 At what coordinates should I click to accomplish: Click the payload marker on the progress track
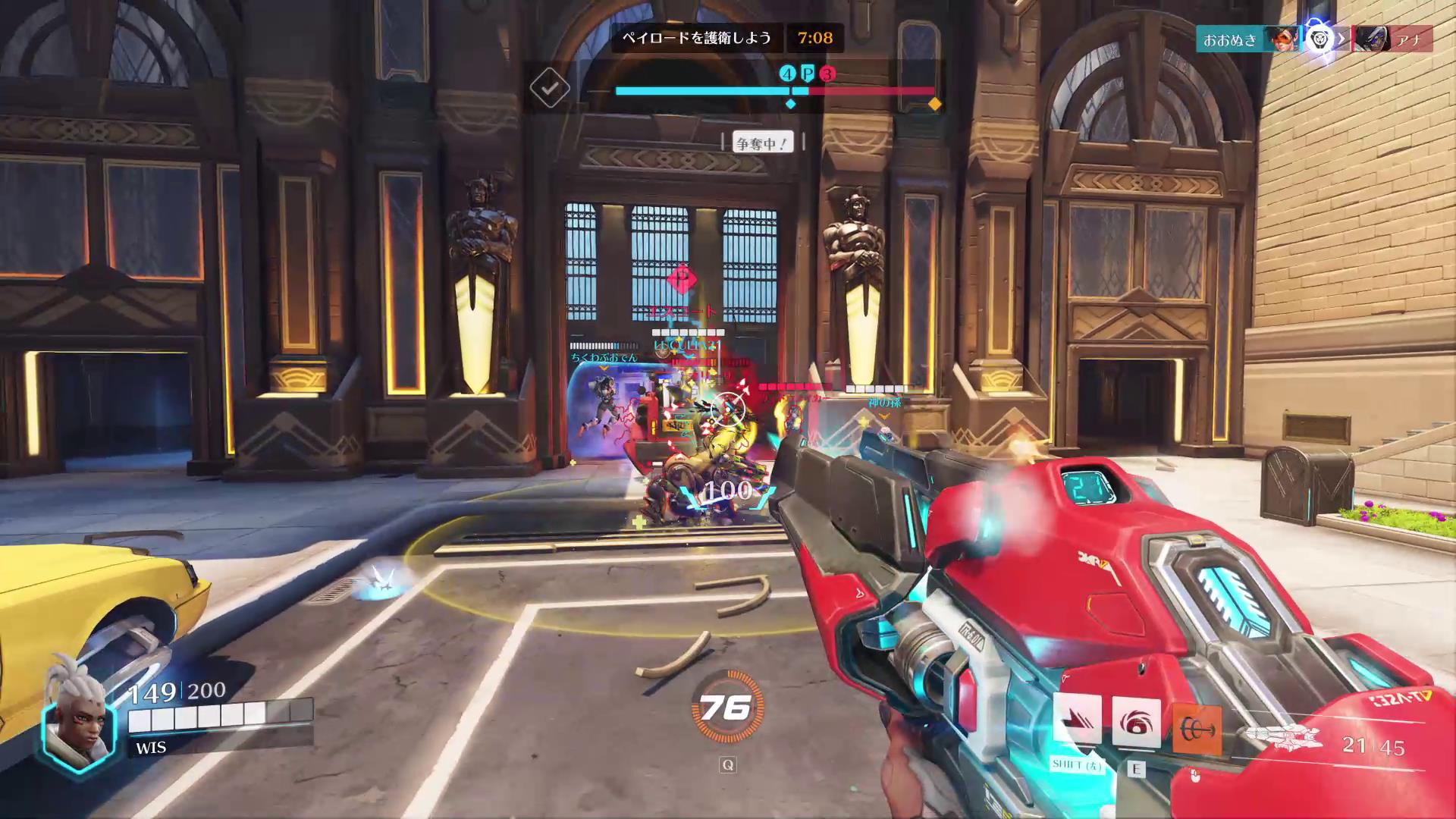pos(808,74)
